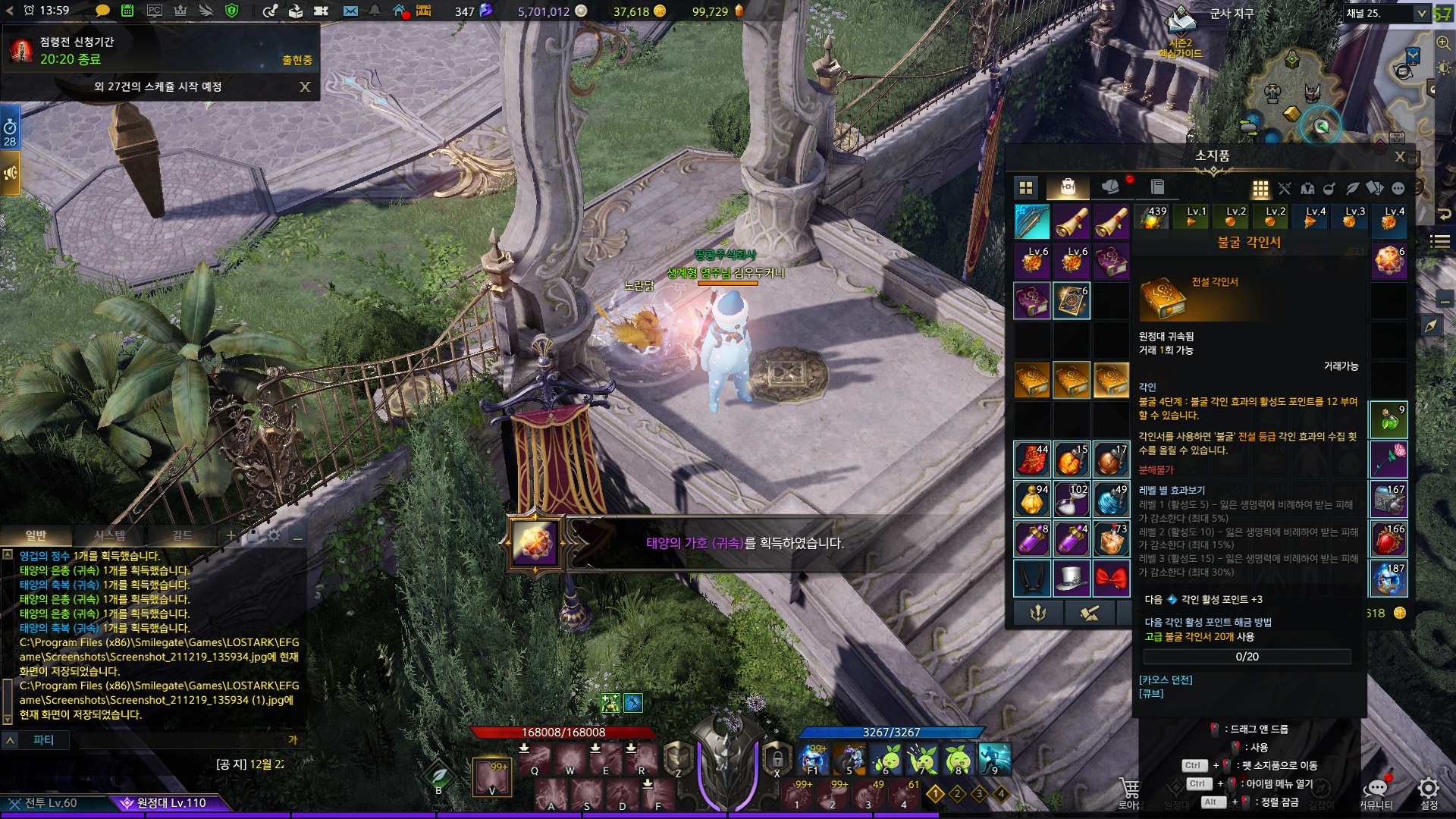The width and height of the screenshot is (1456, 819).
Task: Select the red ribbon bow item
Action: pos(1111,579)
